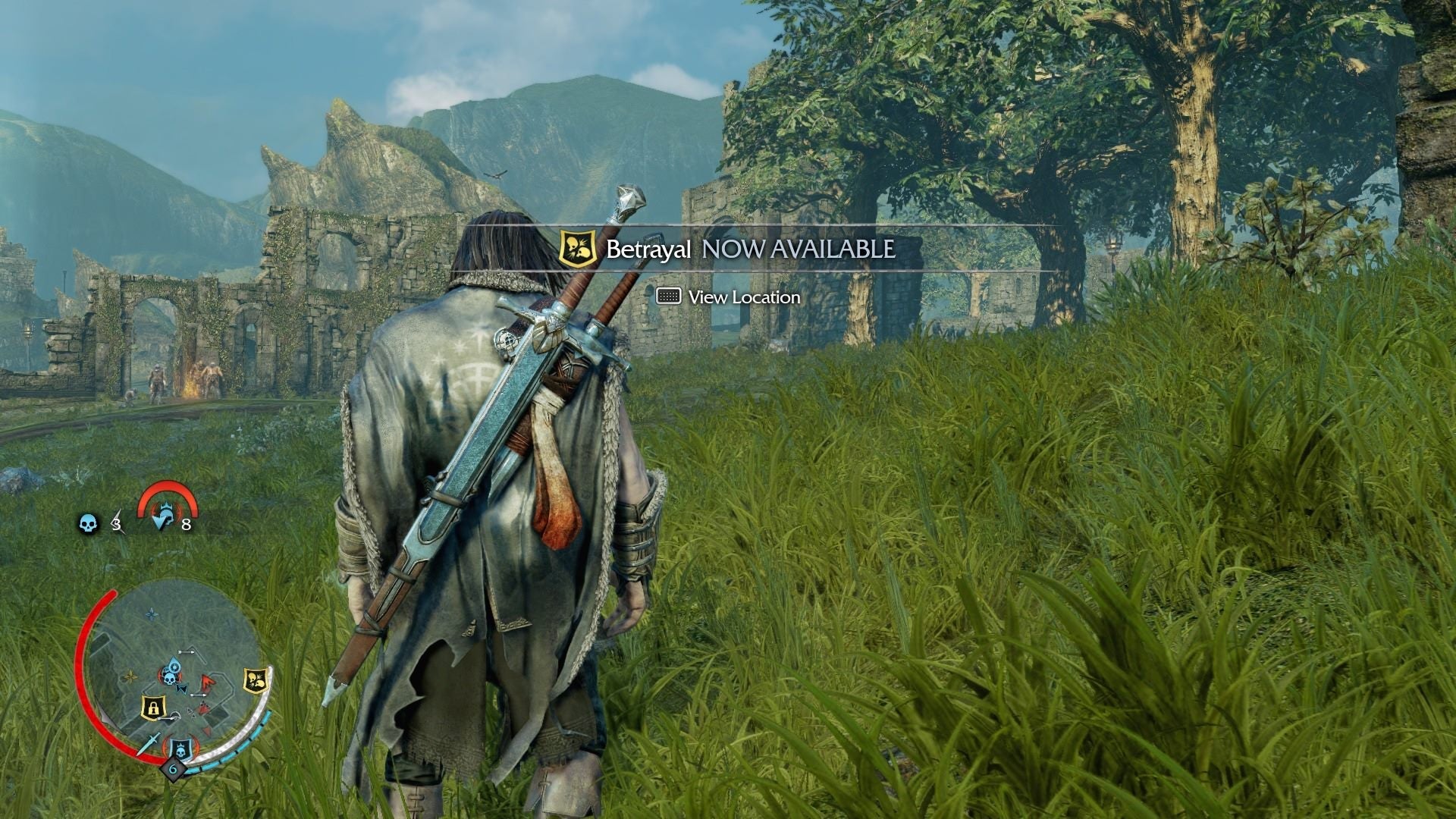This screenshot has height=819, width=1456.
Task: Click the touchpad icon beside View Location
Action: pos(670,297)
